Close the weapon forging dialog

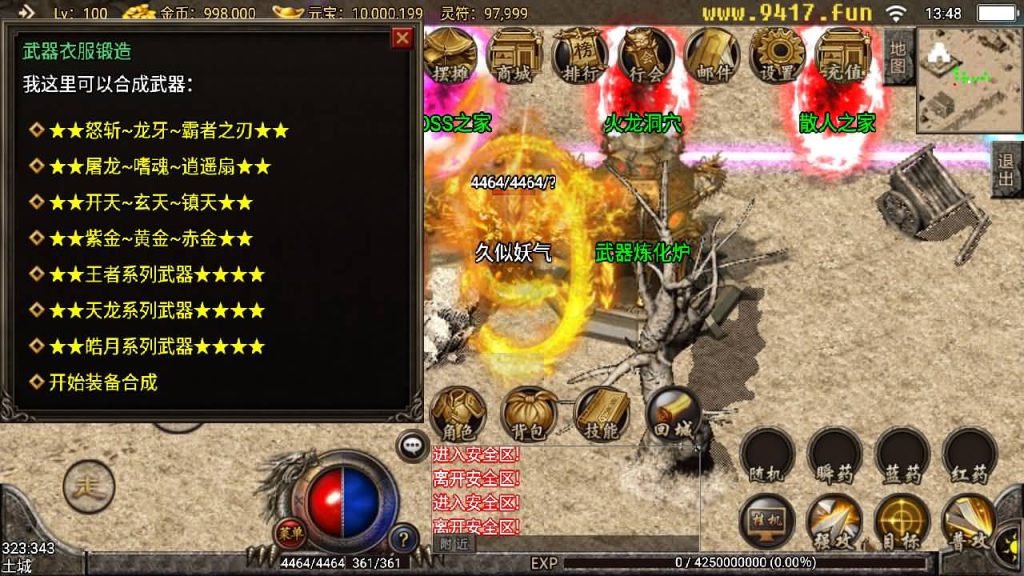(402, 39)
